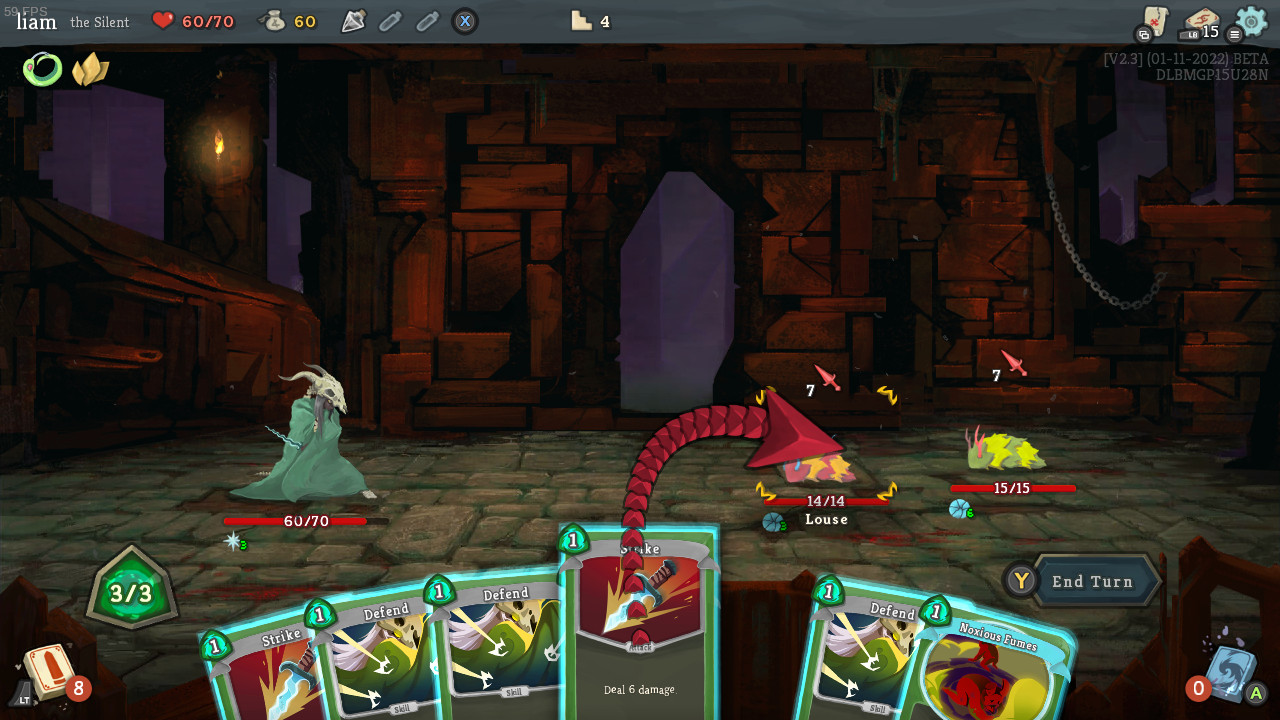Inspect the golden leaves relic
The height and width of the screenshot is (720, 1280).
click(90, 69)
